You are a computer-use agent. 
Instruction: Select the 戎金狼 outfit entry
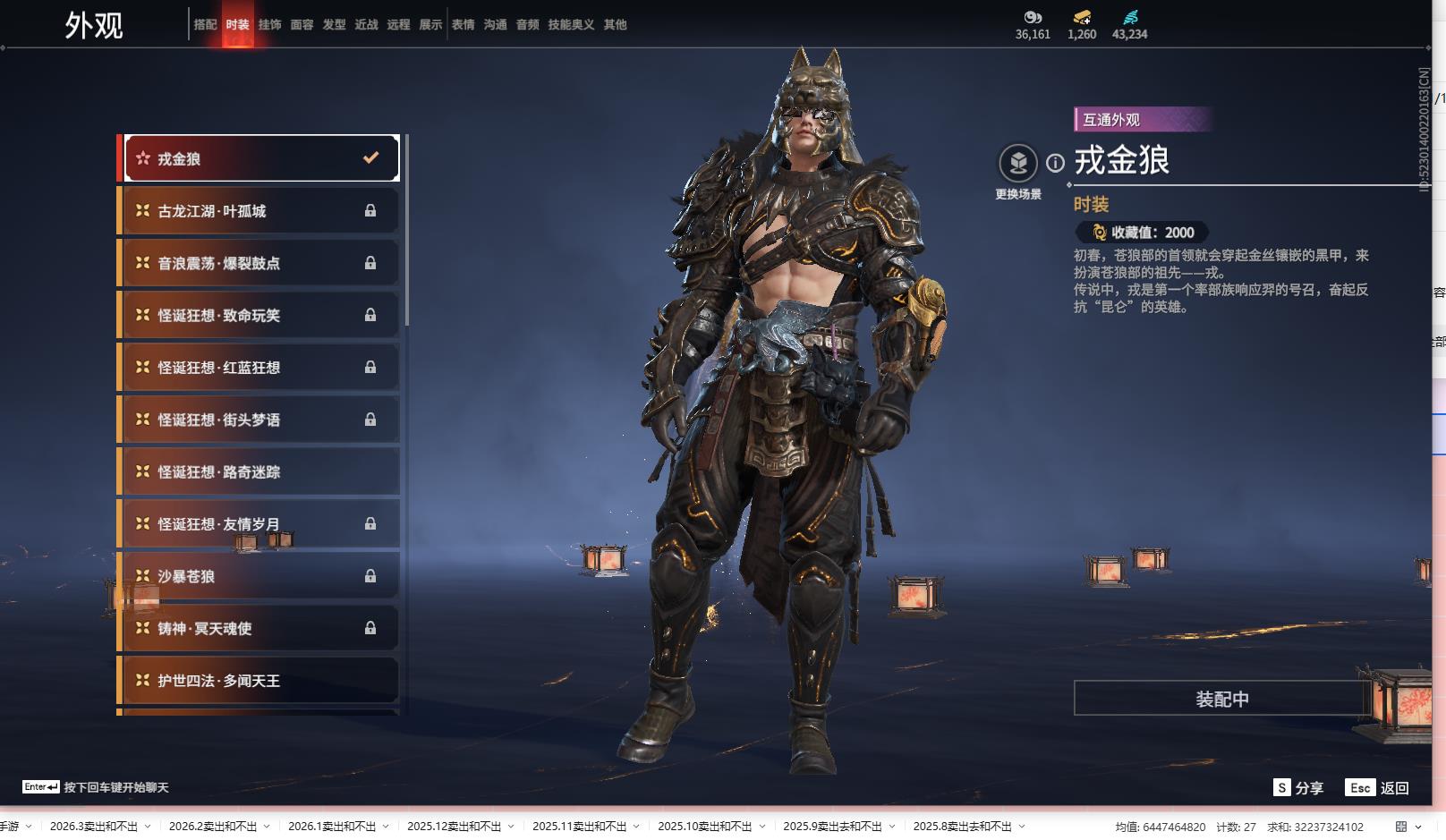coord(260,158)
